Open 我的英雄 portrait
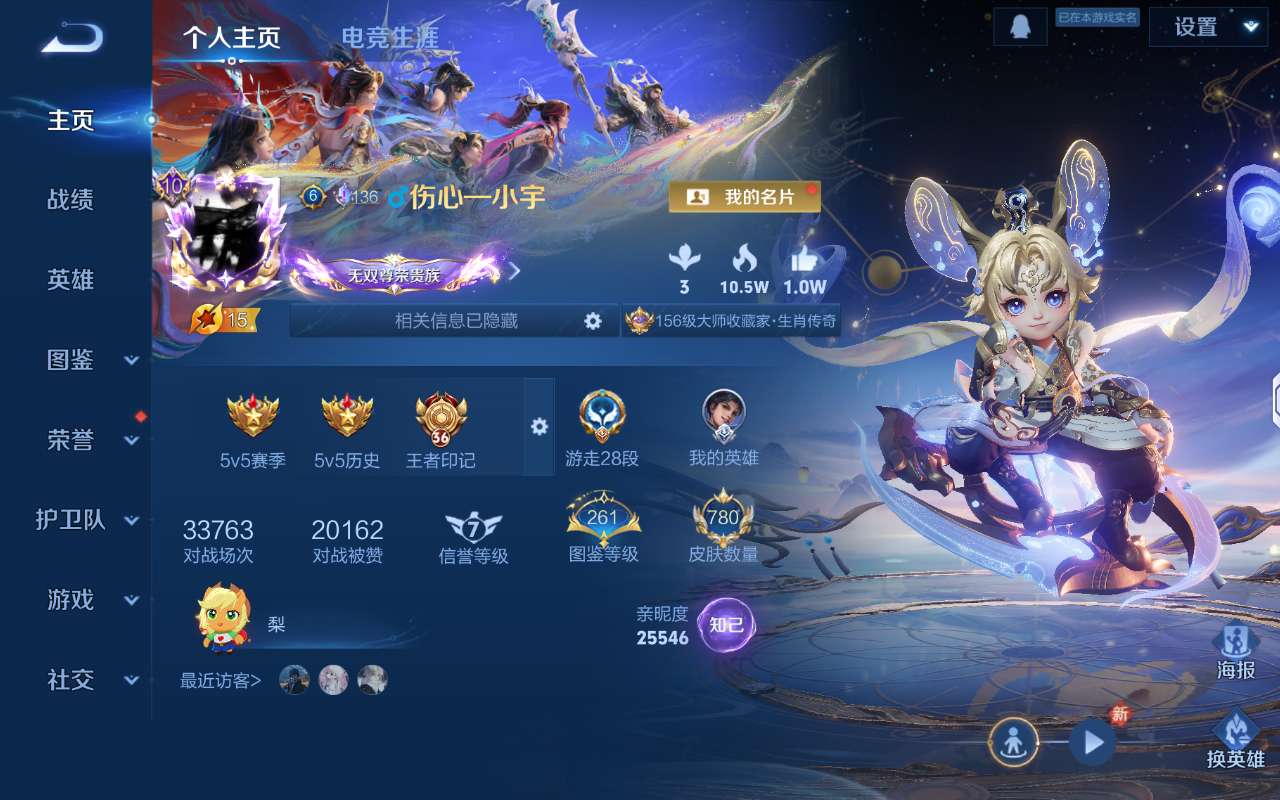Image resolution: width=1280 pixels, height=800 pixels. (723, 428)
